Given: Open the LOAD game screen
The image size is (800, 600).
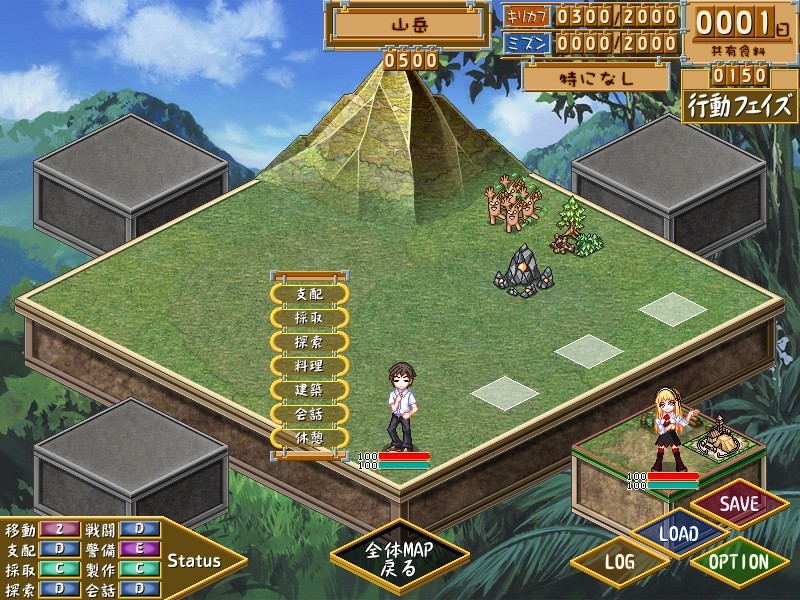Looking at the screenshot, I should click(x=679, y=533).
